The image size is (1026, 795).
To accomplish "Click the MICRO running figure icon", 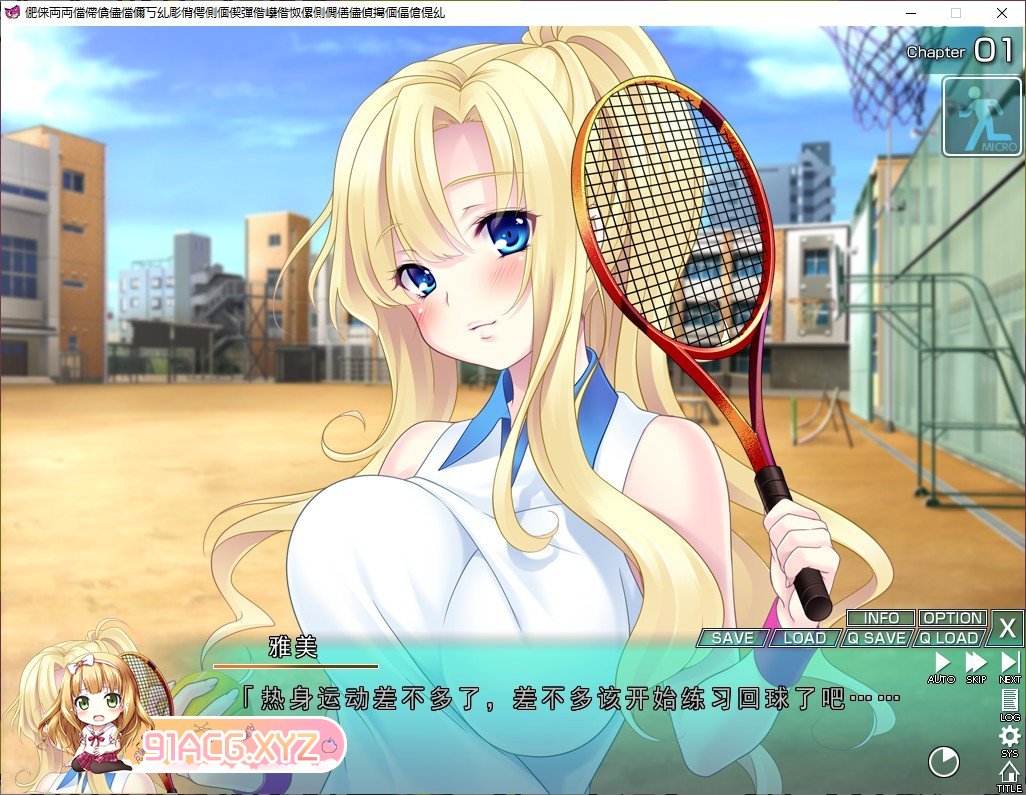I will pyautogui.click(x=982, y=118).
